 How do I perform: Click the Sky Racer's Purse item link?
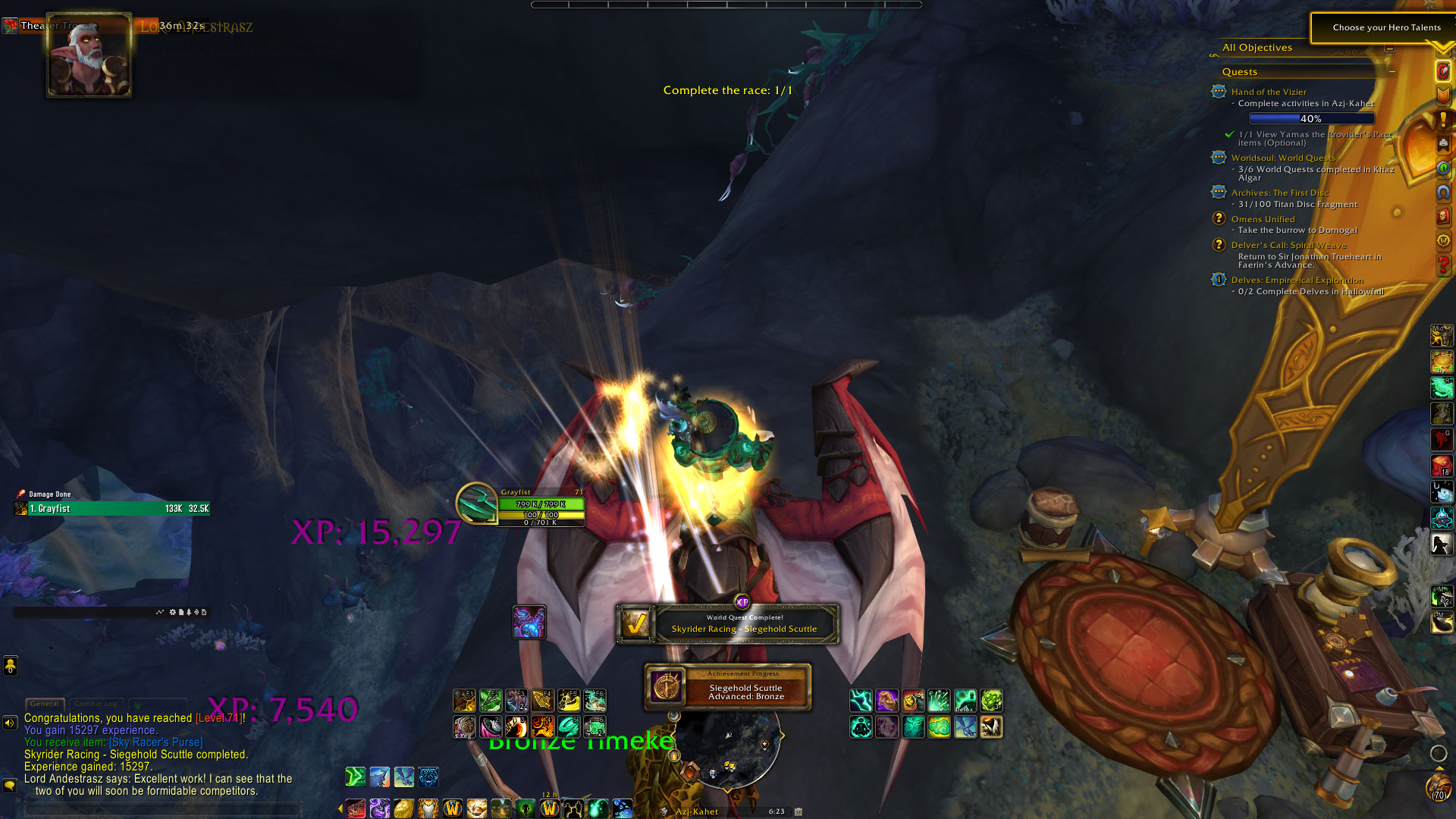click(x=156, y=742)
